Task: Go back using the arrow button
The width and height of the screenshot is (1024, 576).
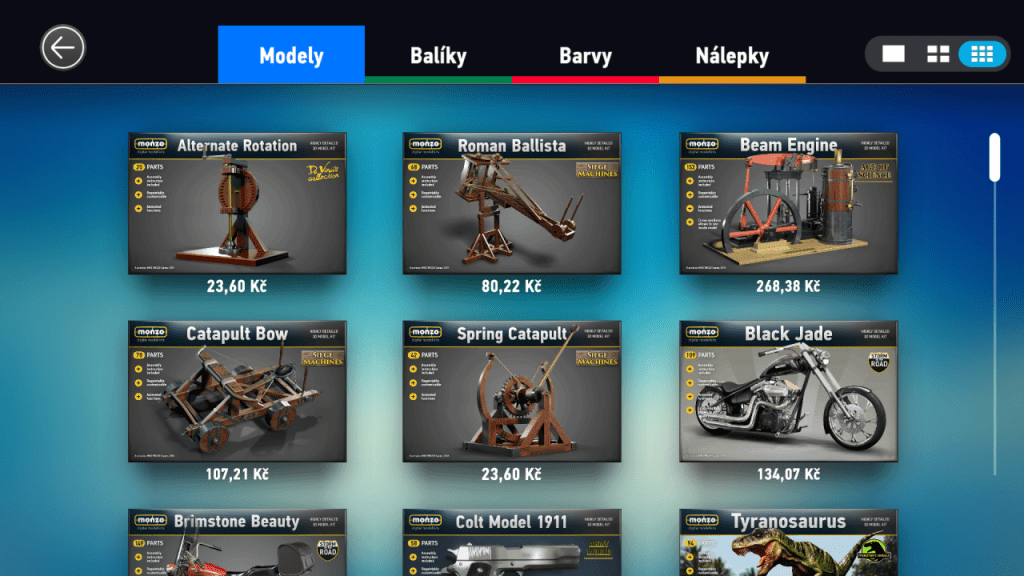Action: point(63,47)
